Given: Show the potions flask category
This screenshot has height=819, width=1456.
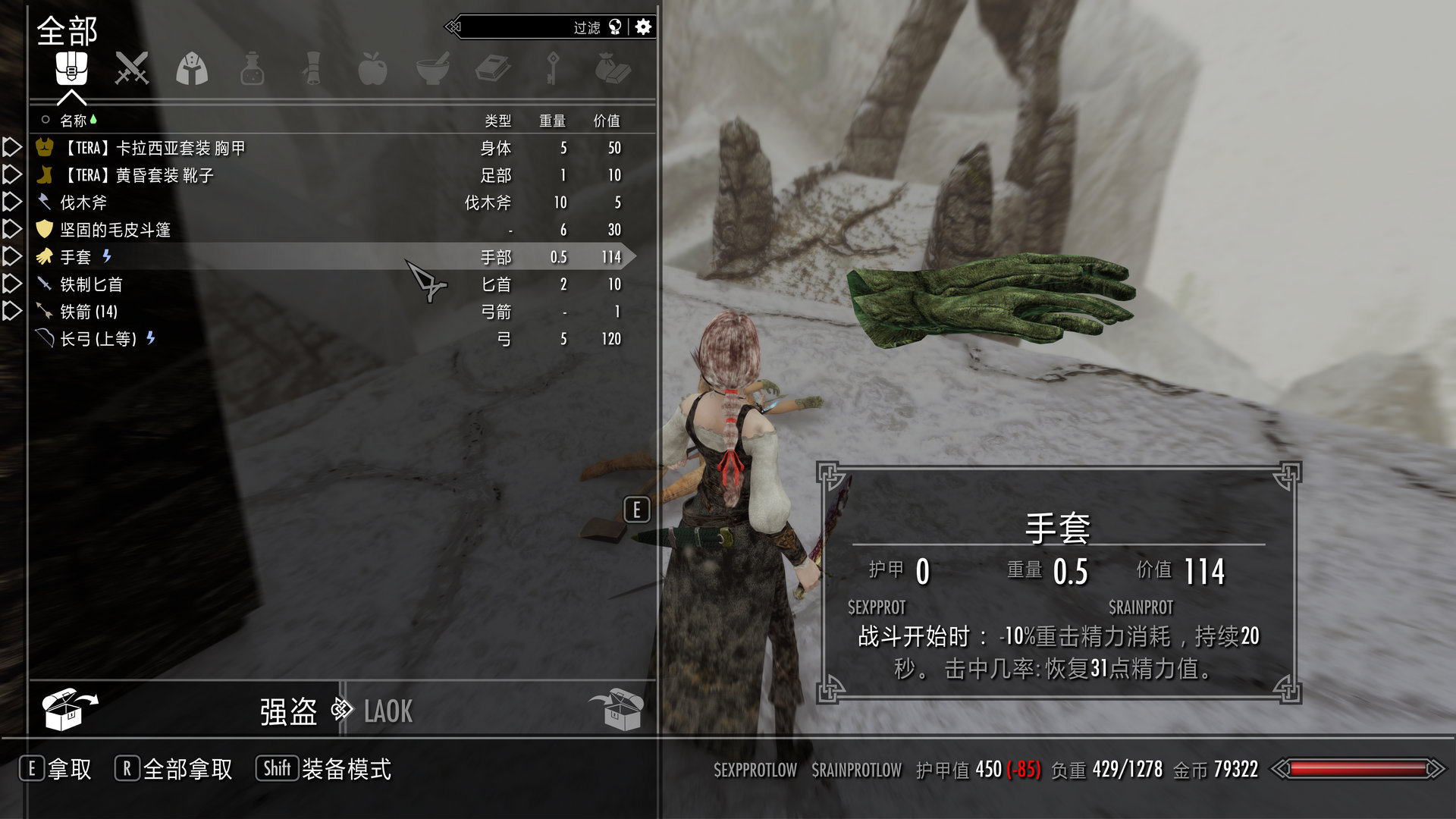Looking at the screenshot, I should 252,70.
